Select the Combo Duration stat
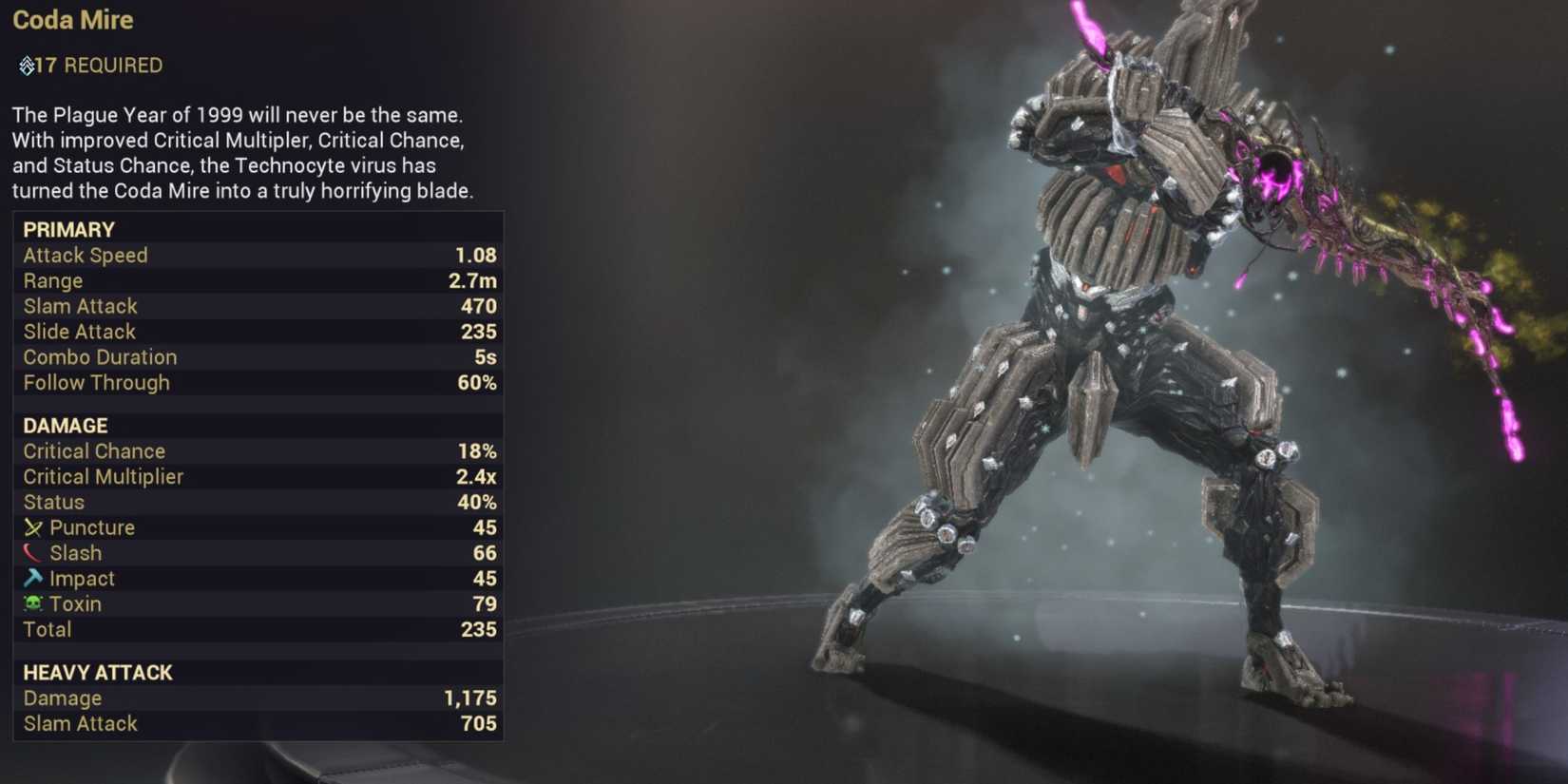This screenshot has width=1568, height=784. tap(100, 357)
